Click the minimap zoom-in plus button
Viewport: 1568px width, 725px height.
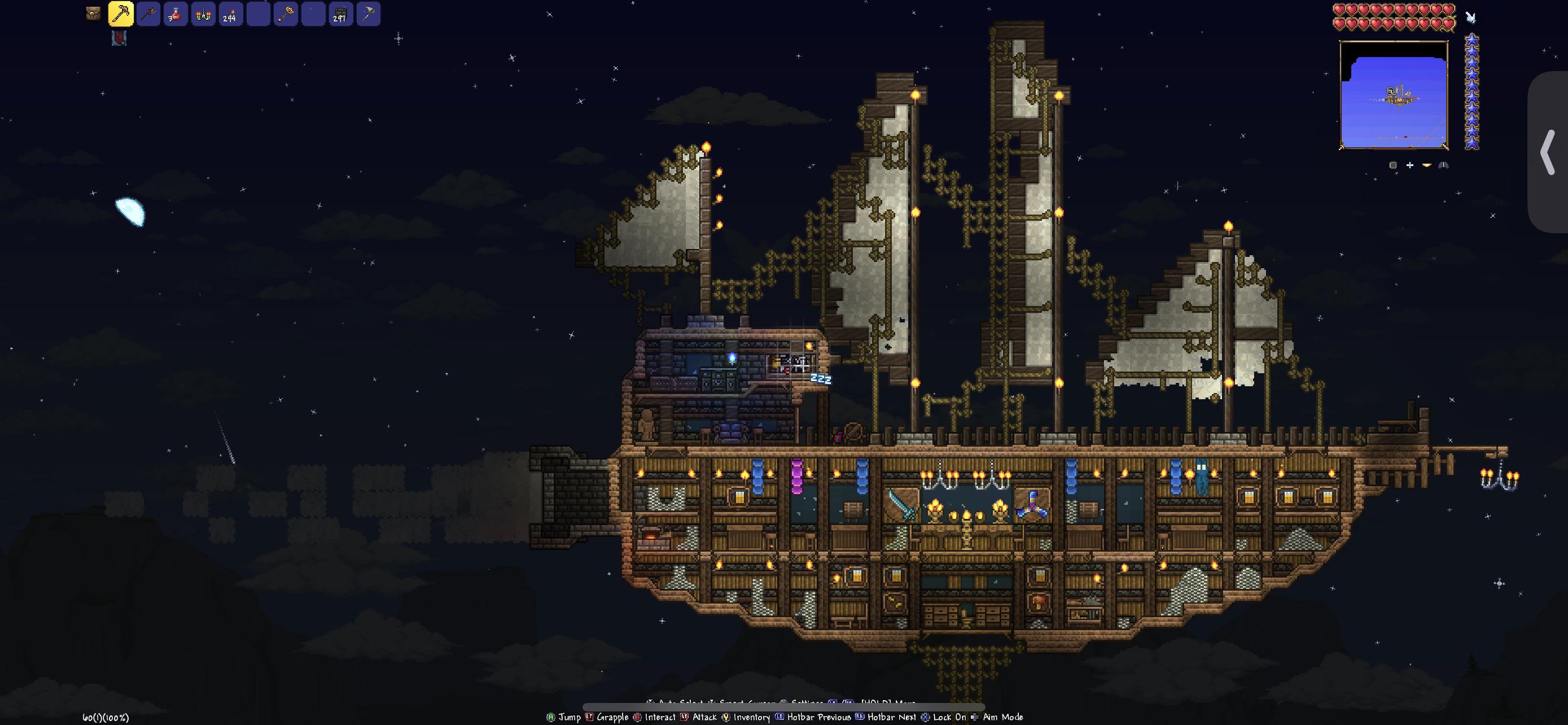1410,165
